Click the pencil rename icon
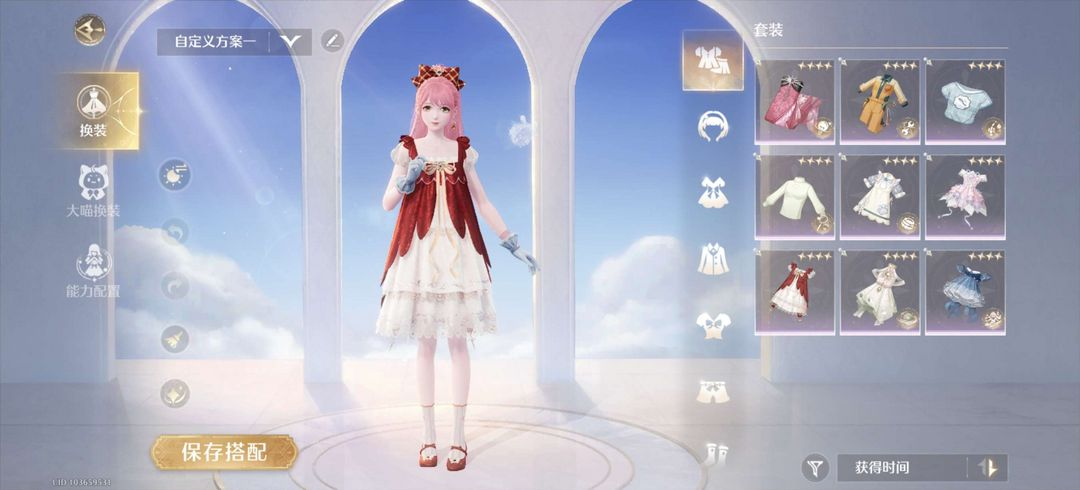The width and height of the screenshot is (1080, 490). pyautogui.click(x=331, y=41)
